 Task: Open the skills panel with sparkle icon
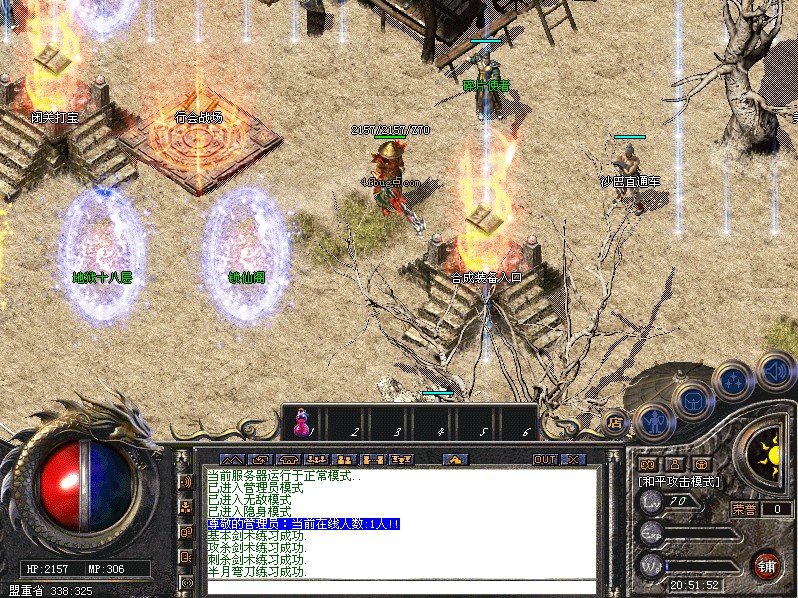[733, 381]
